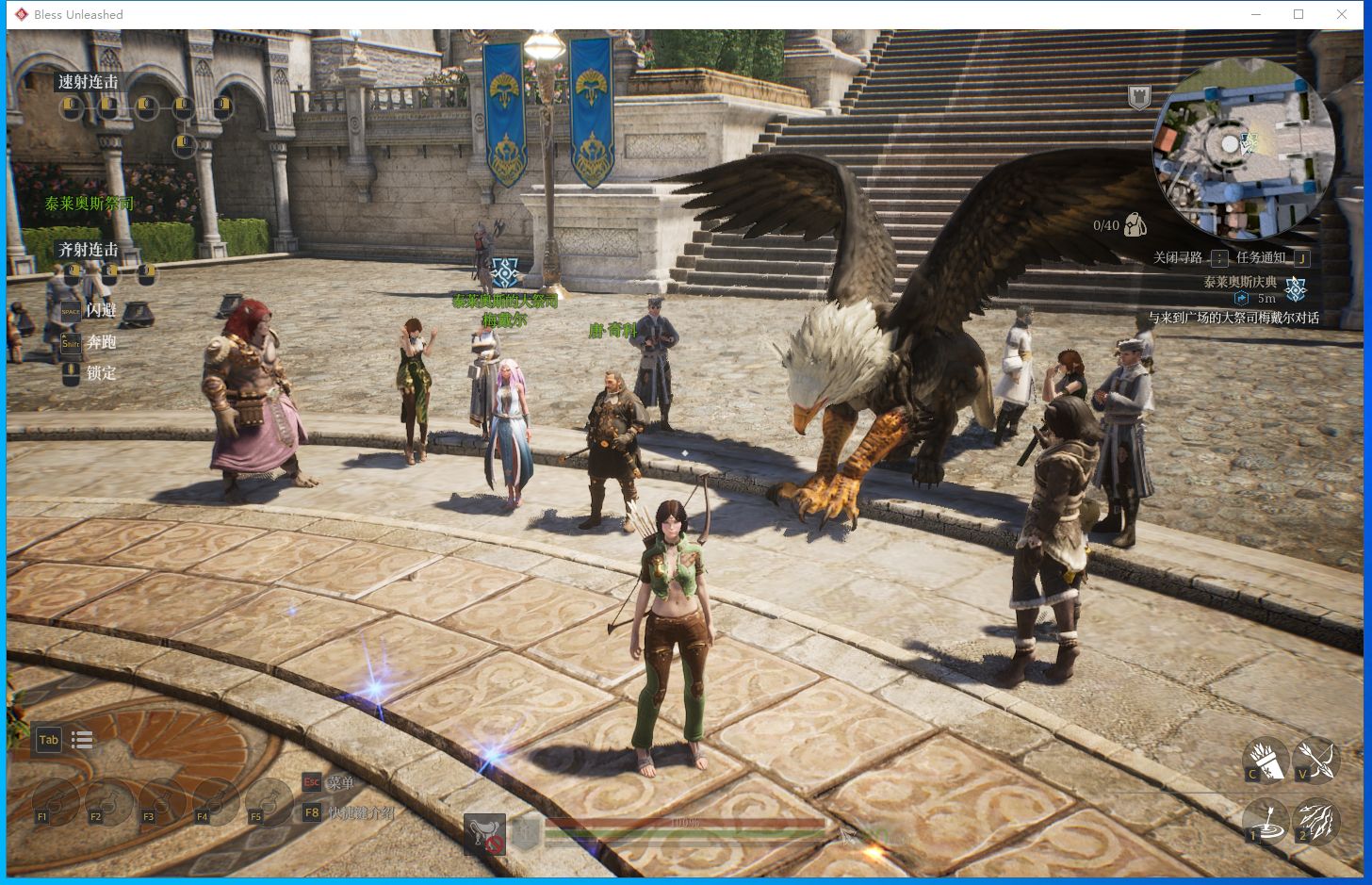Close the Bless Unleashed window
The height and width of the screenshot is (885, 1372).
[1341, 14]
